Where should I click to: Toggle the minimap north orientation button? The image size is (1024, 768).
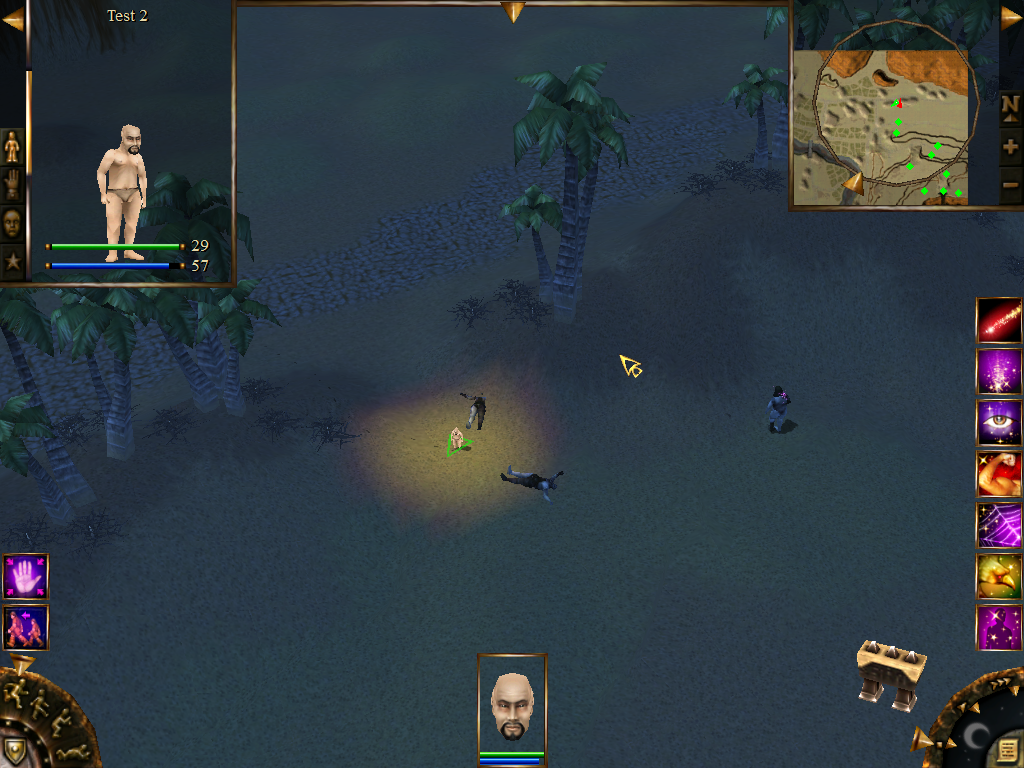click(x=1010, y=107)
